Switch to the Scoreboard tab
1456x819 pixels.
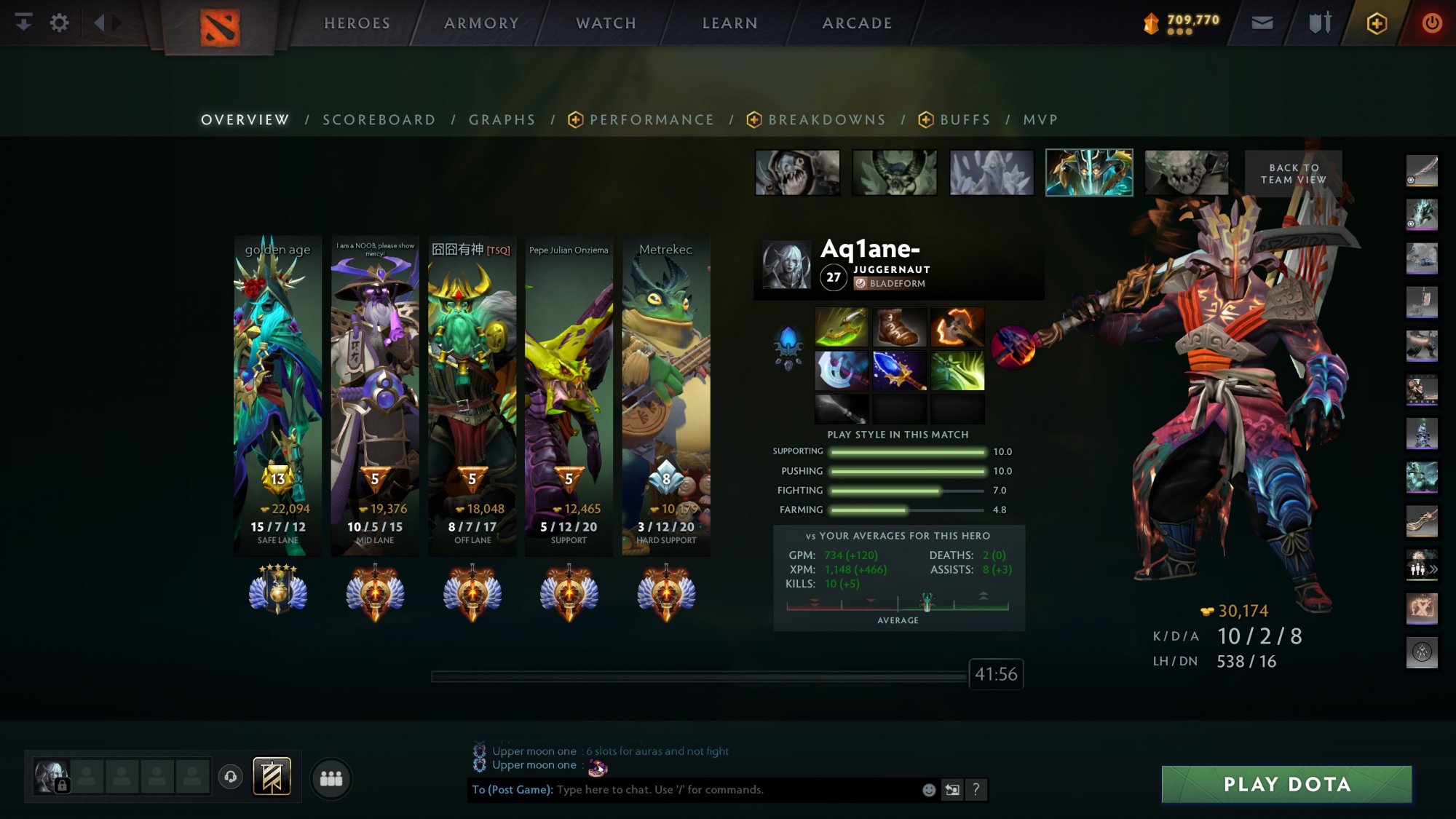coord(379,120)
